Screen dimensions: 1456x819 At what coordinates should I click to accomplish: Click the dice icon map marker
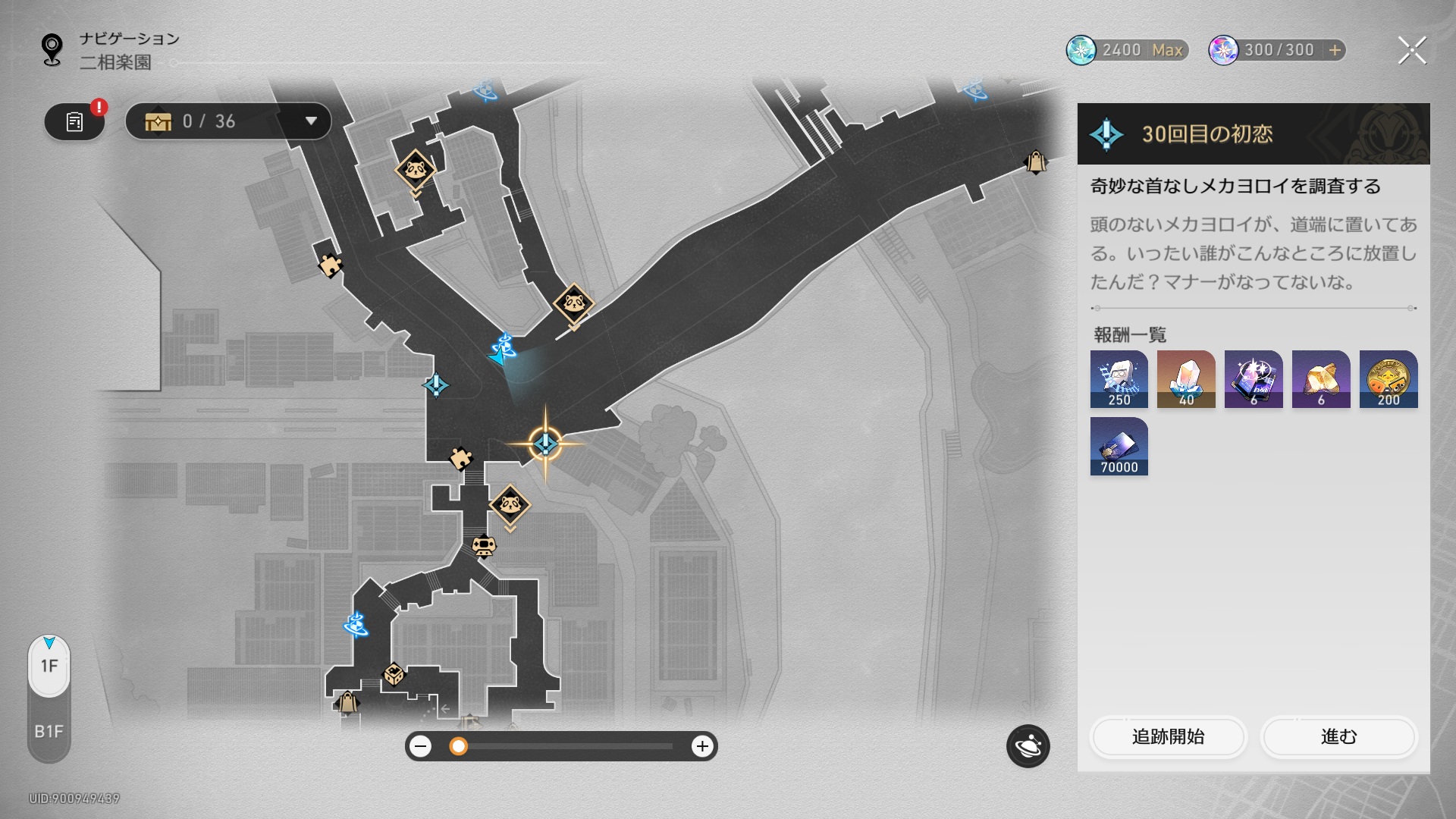point(394,674)
